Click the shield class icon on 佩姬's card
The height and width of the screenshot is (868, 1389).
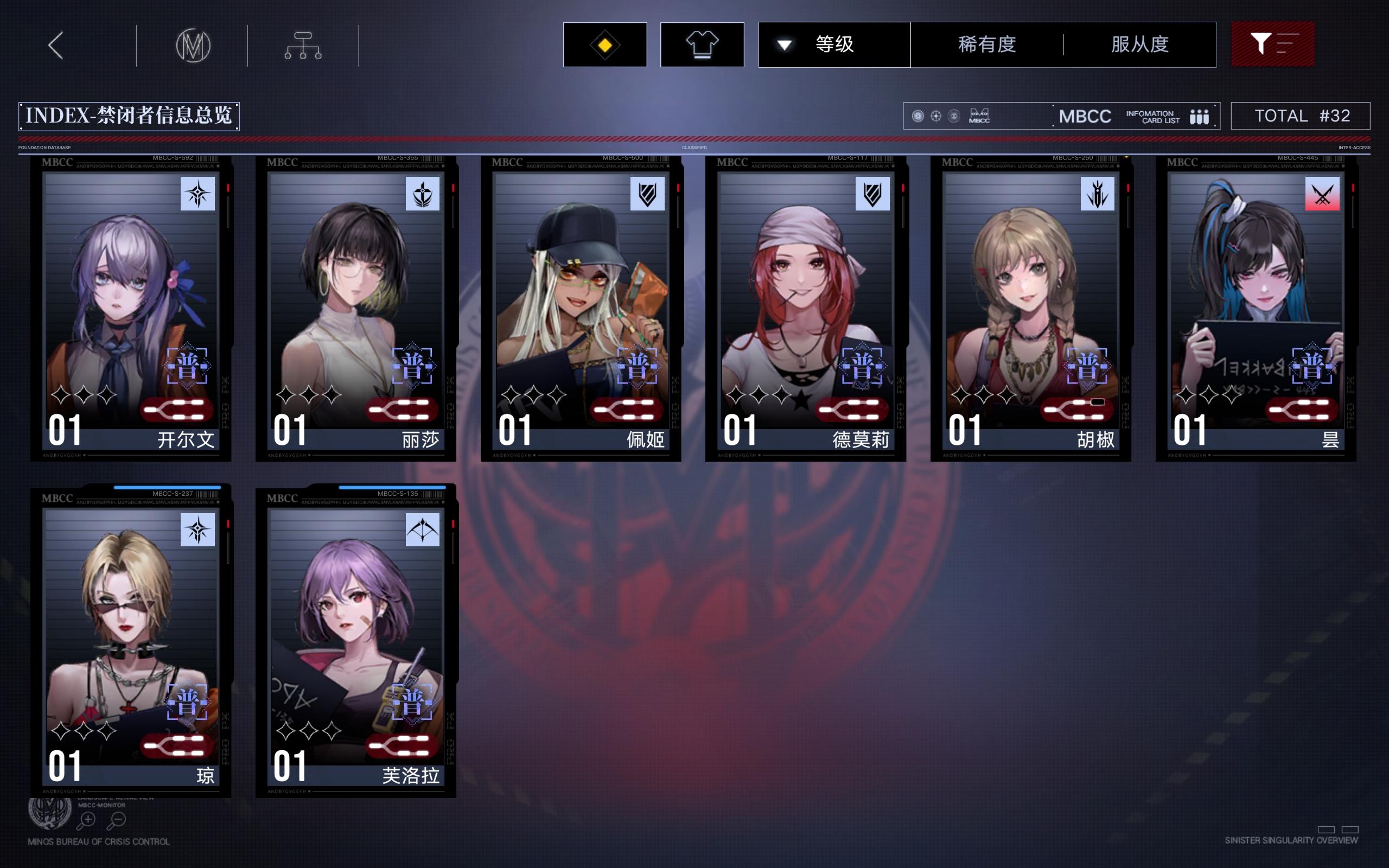(x=649, y=193)
